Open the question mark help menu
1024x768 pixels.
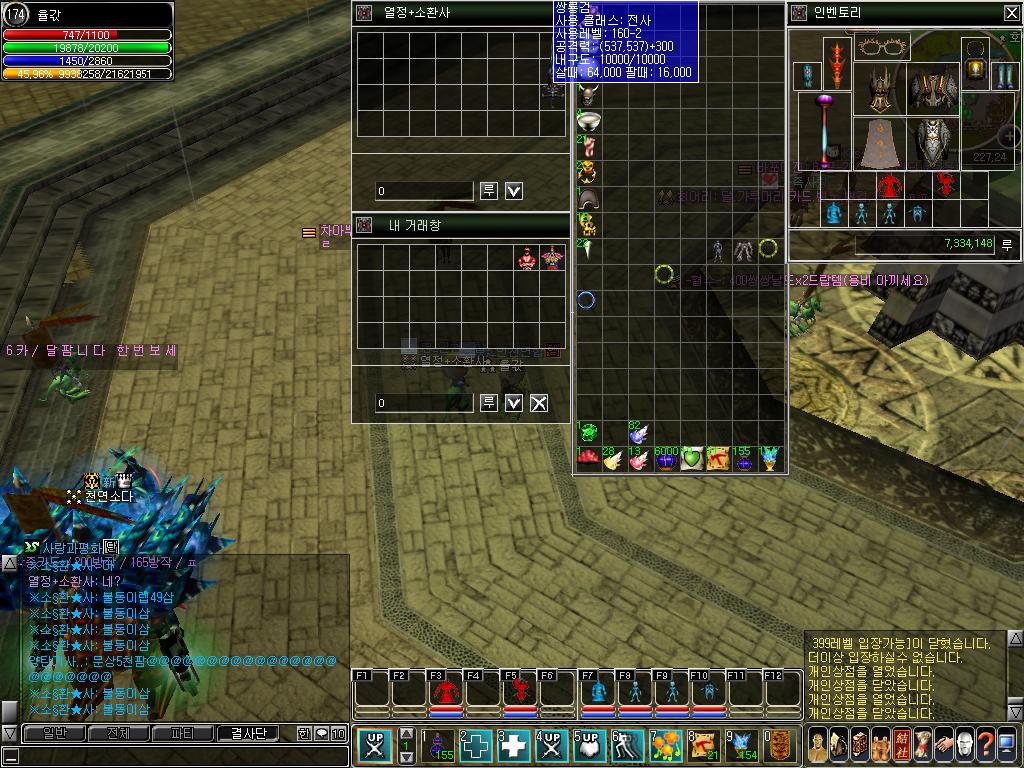tap(986, 745)
